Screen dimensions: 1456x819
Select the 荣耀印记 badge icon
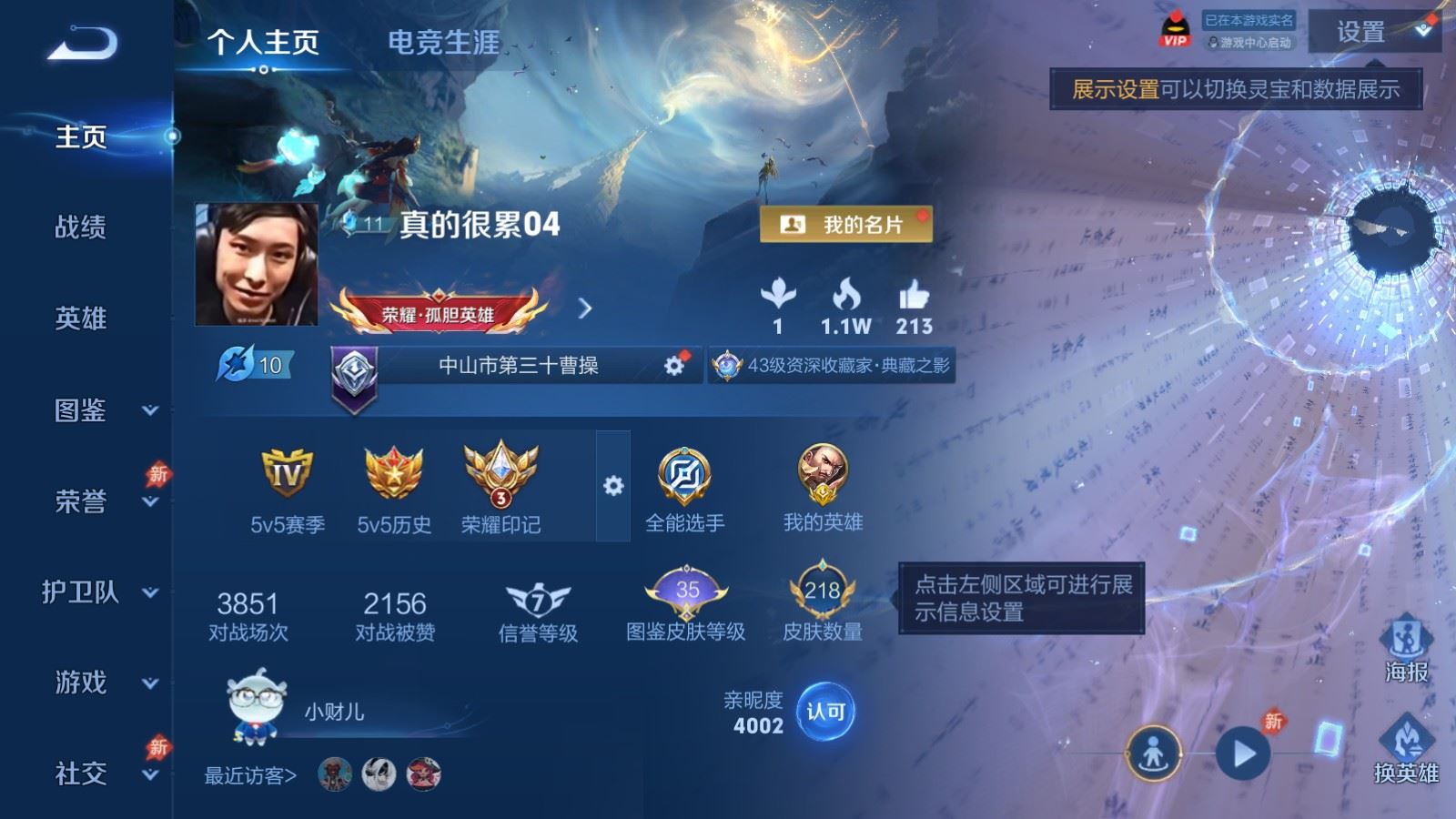click(x=502, y=473)
